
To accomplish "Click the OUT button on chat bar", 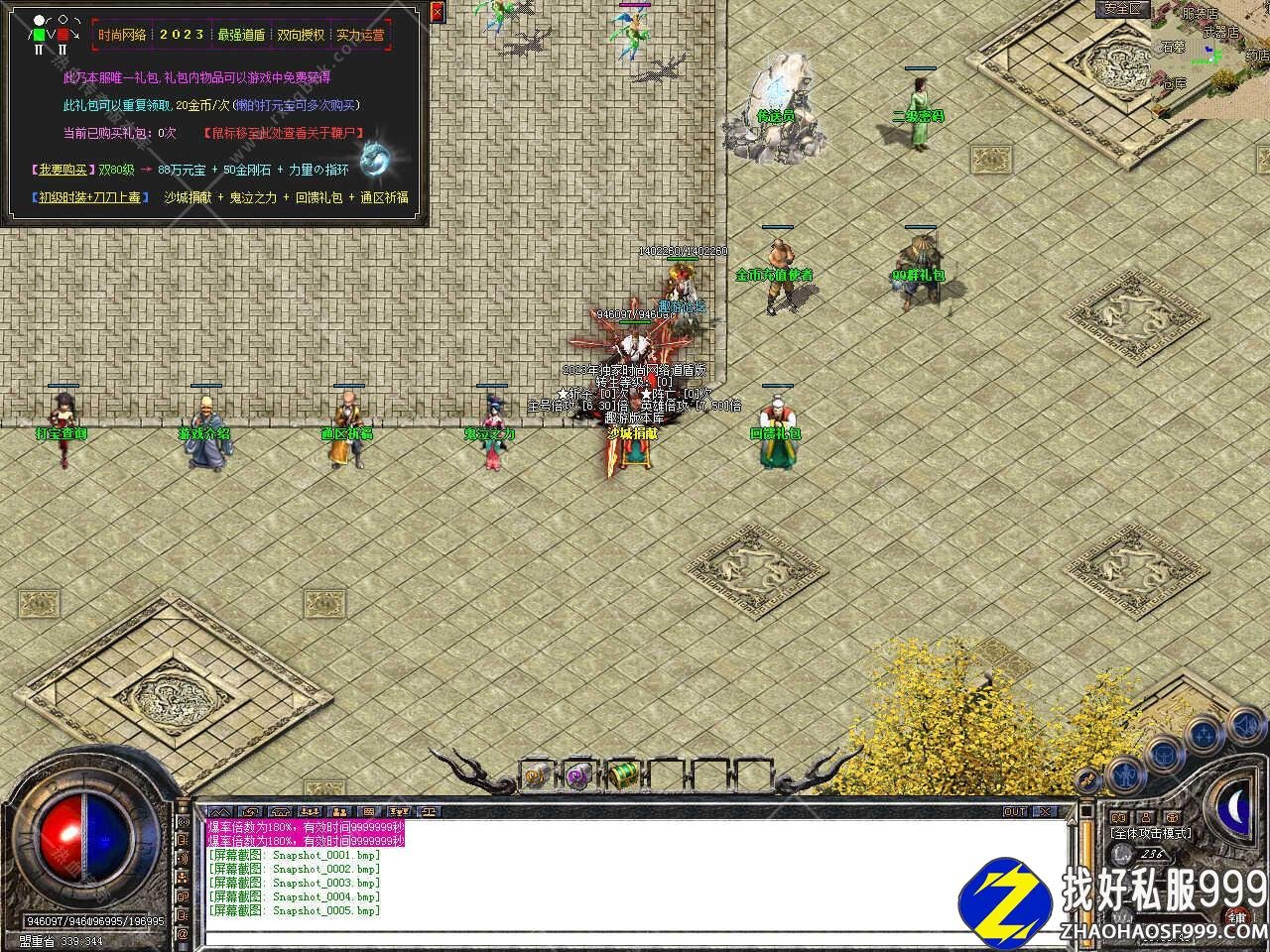I will click(1015, 811).
